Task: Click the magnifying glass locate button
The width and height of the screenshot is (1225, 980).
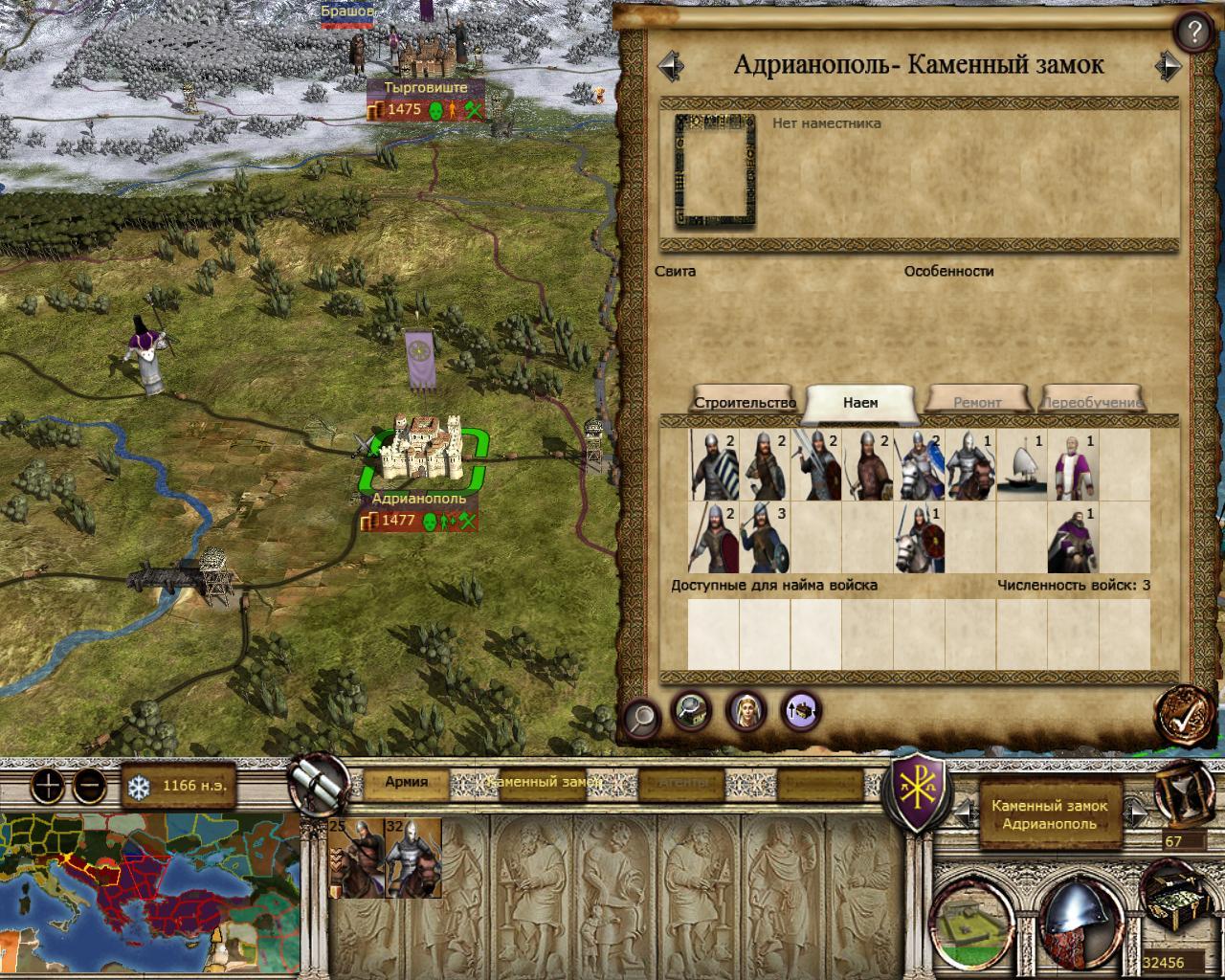Action: [x=641, y=715]
